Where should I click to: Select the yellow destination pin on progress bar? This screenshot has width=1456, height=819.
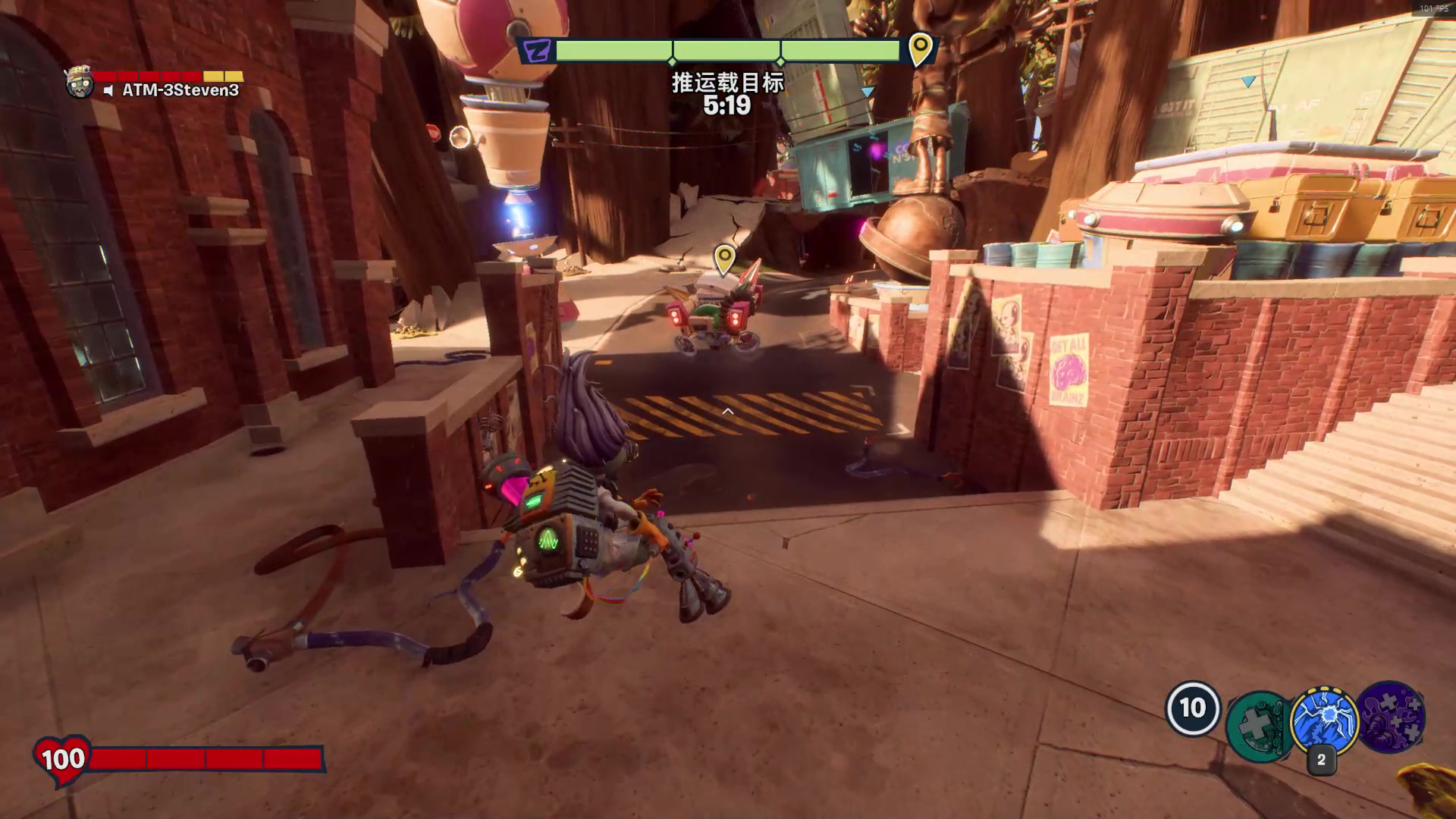pyautogui.click(x=920, y=48)
